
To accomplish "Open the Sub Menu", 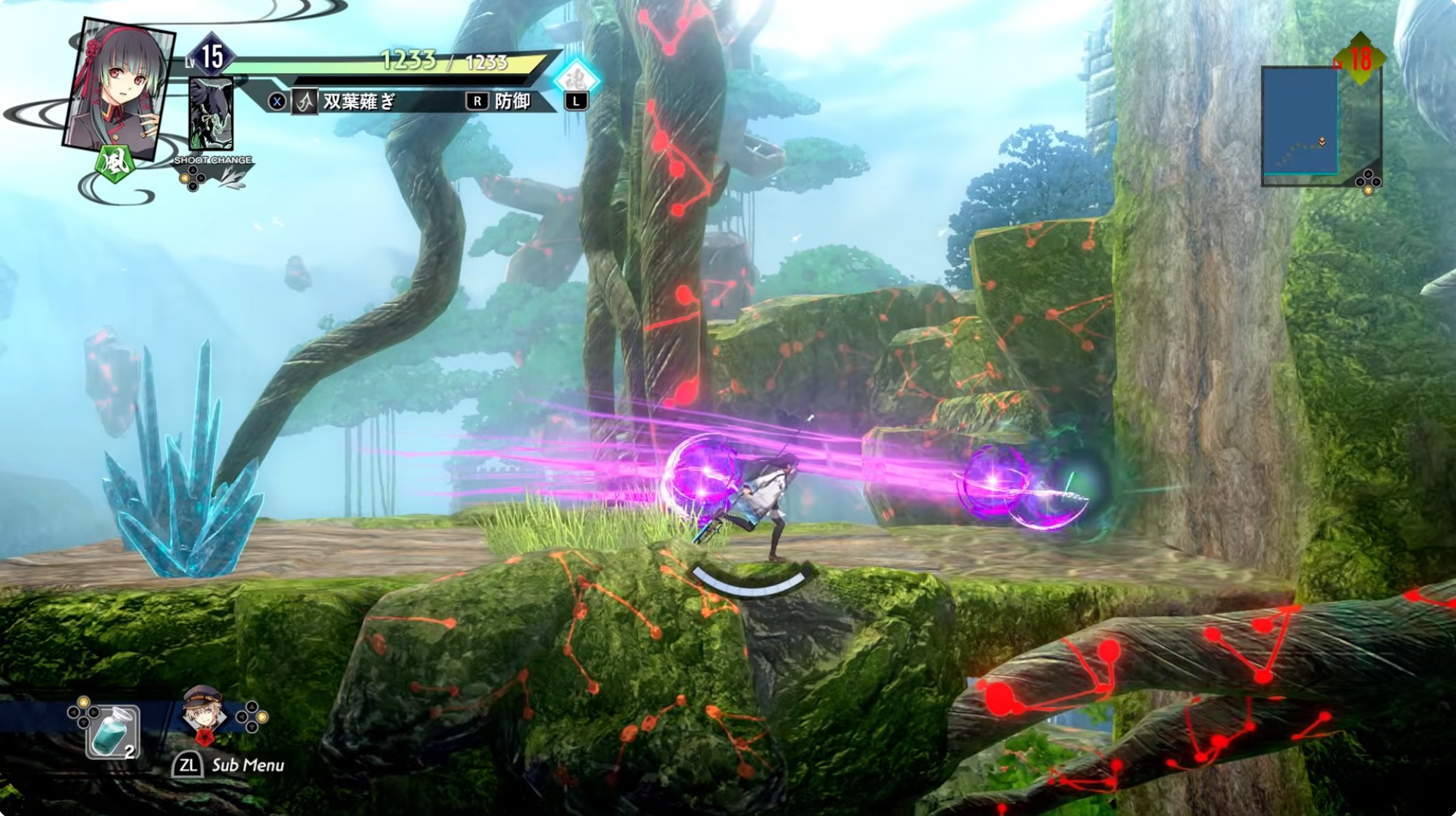I will tap(229, 765).
